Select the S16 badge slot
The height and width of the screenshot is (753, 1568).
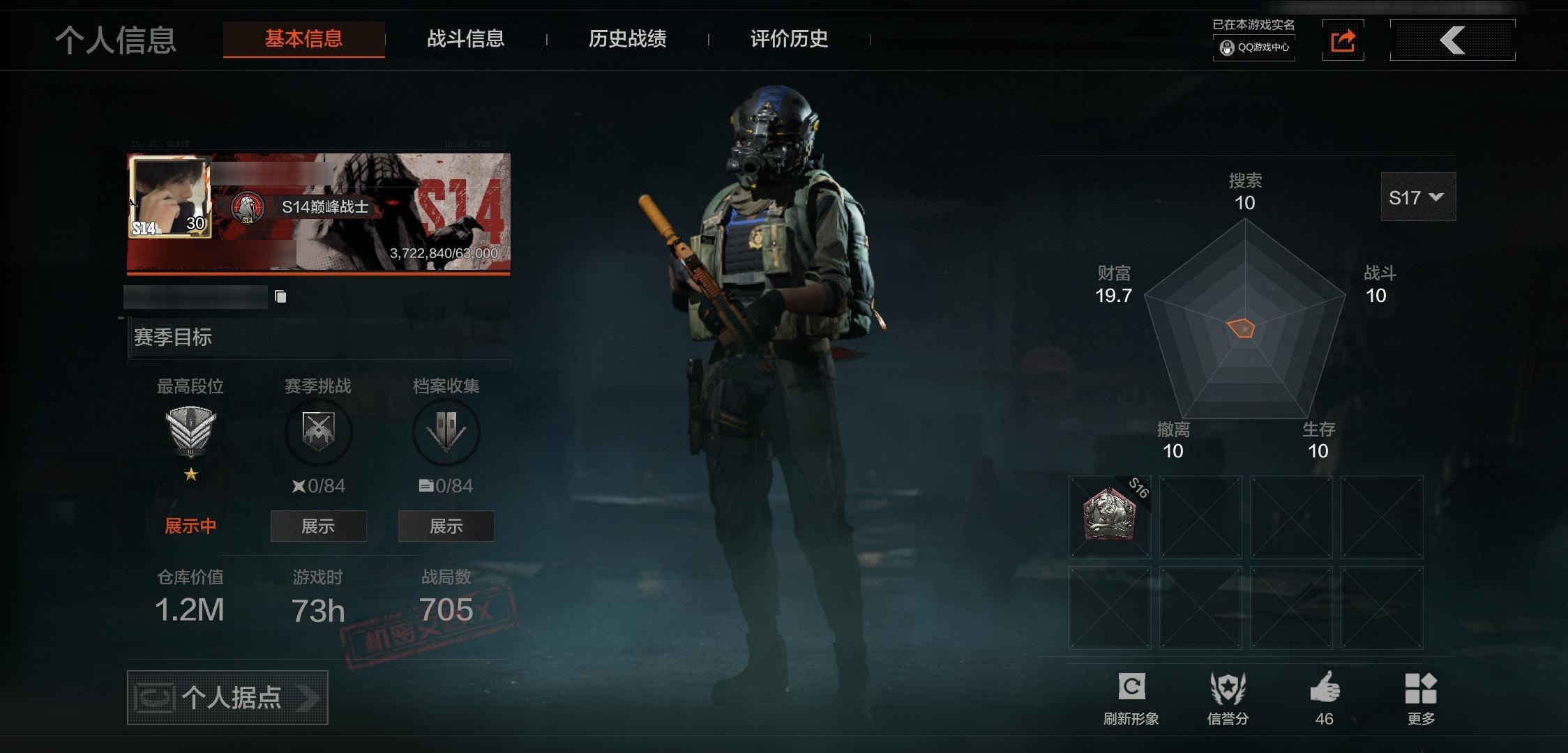coord(1110,517)
